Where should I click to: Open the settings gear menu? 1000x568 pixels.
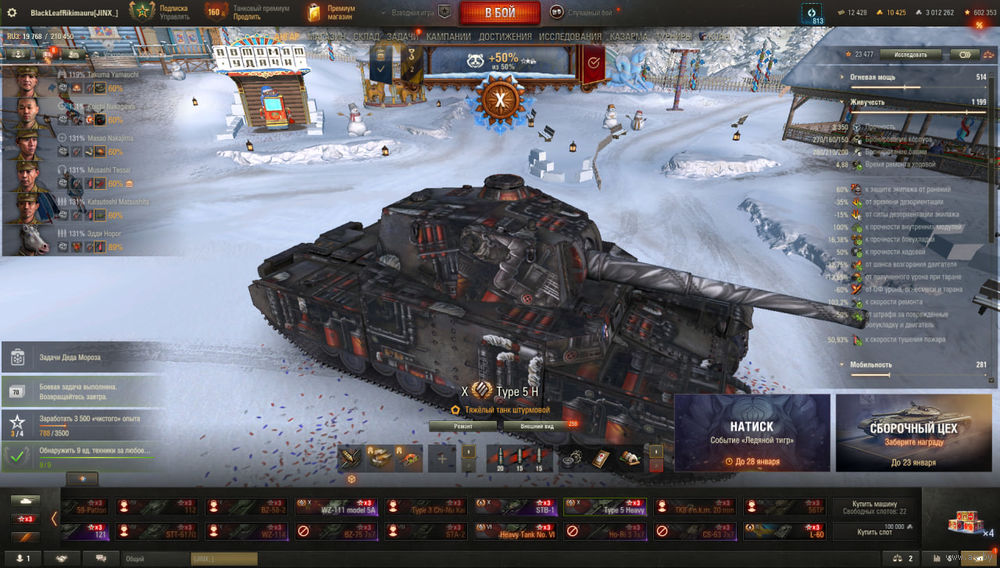pyautogui.click(x=13, y=12)
